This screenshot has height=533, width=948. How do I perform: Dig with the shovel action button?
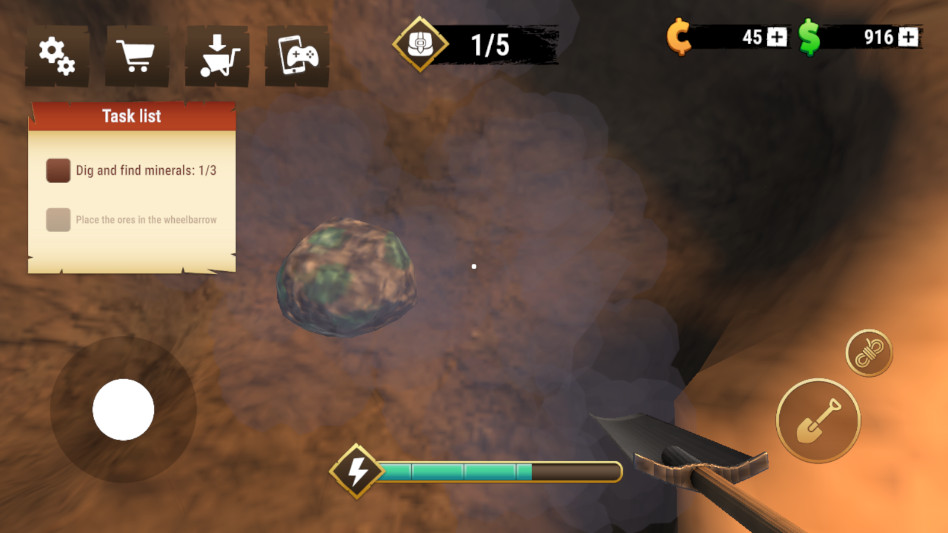(x=818, y=420)
